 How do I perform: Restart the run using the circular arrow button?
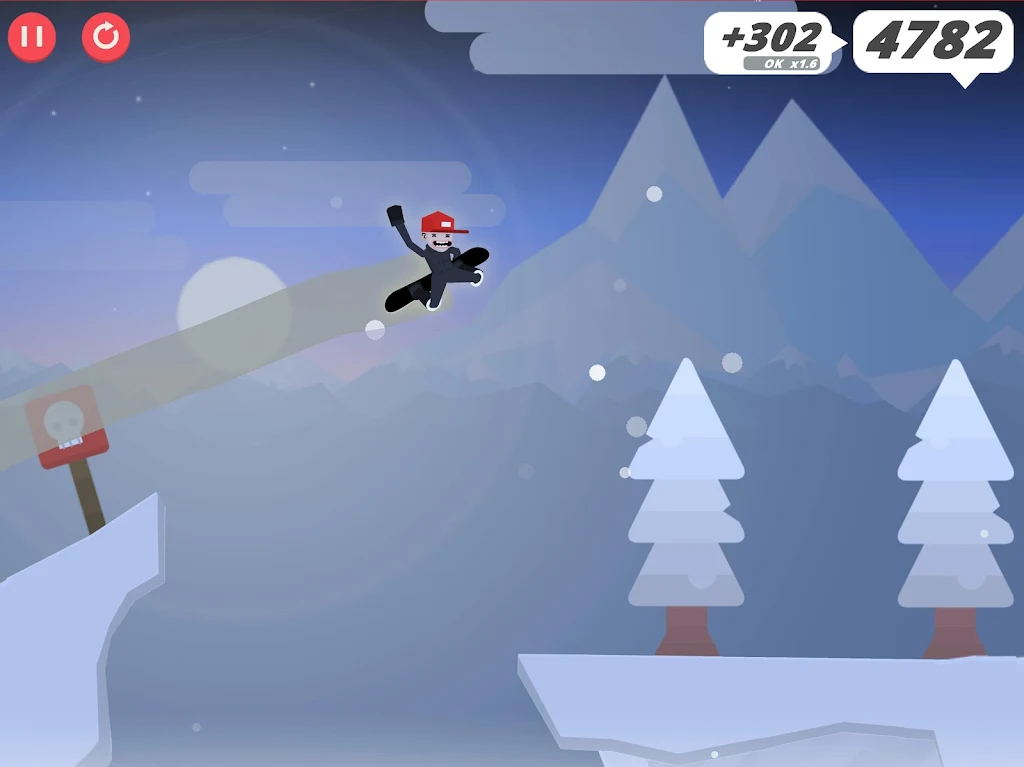point(106,37)
